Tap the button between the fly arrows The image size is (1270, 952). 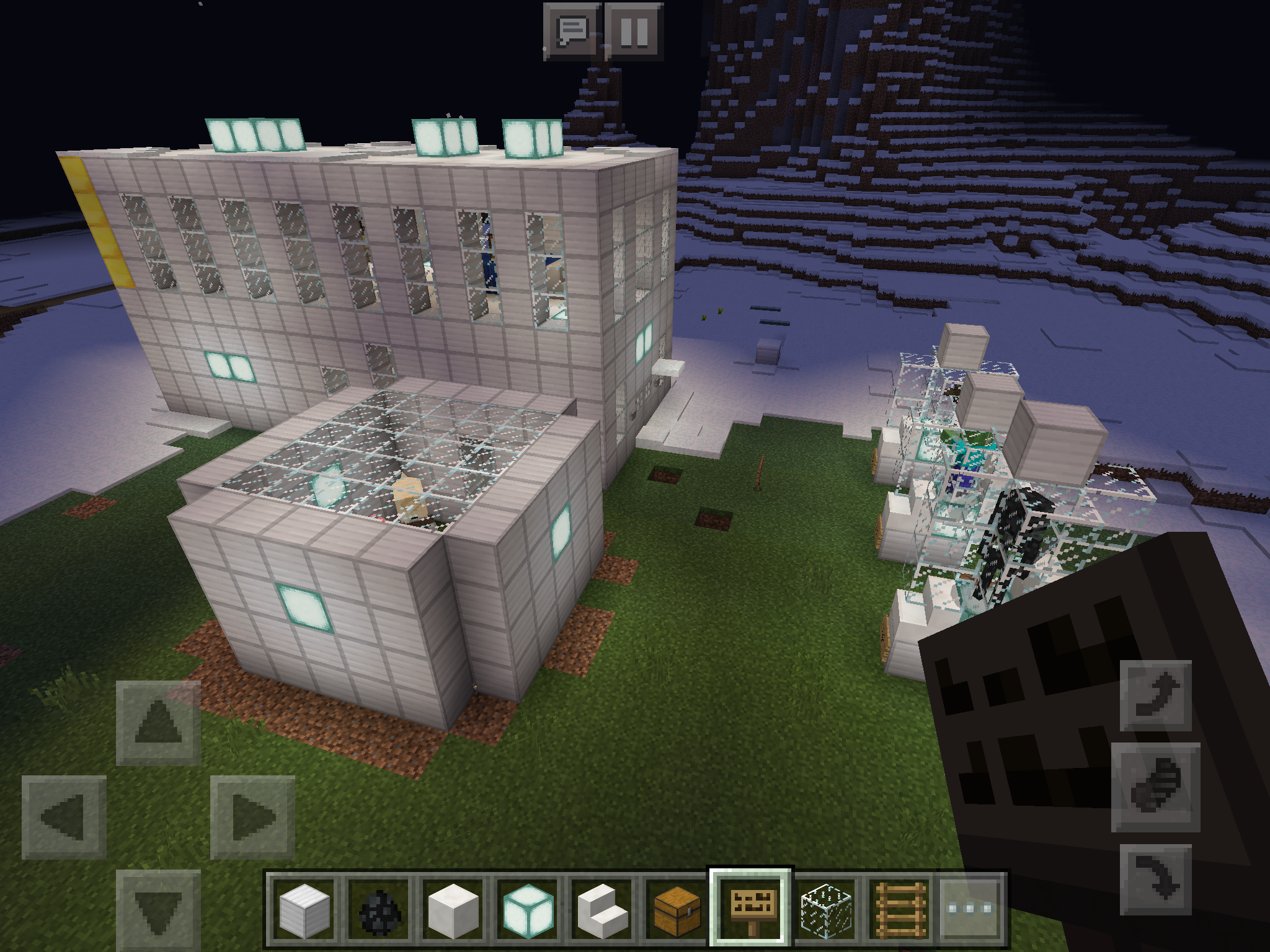pos(1156,787)
